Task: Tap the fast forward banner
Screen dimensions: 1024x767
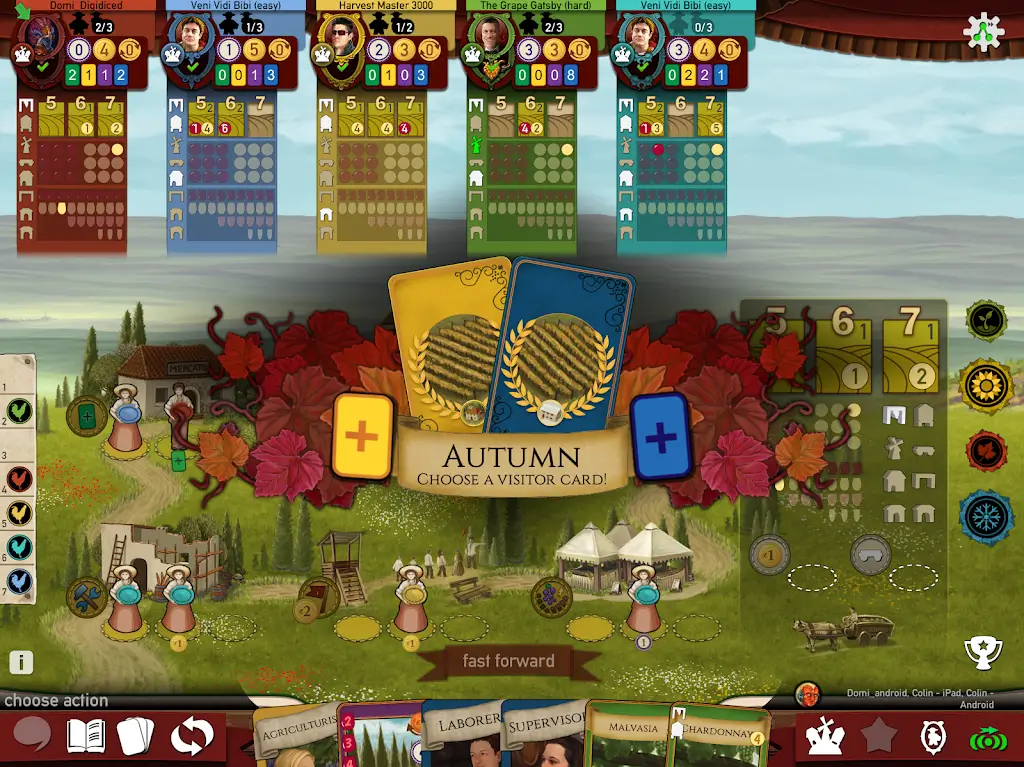Action: (508, 661)
